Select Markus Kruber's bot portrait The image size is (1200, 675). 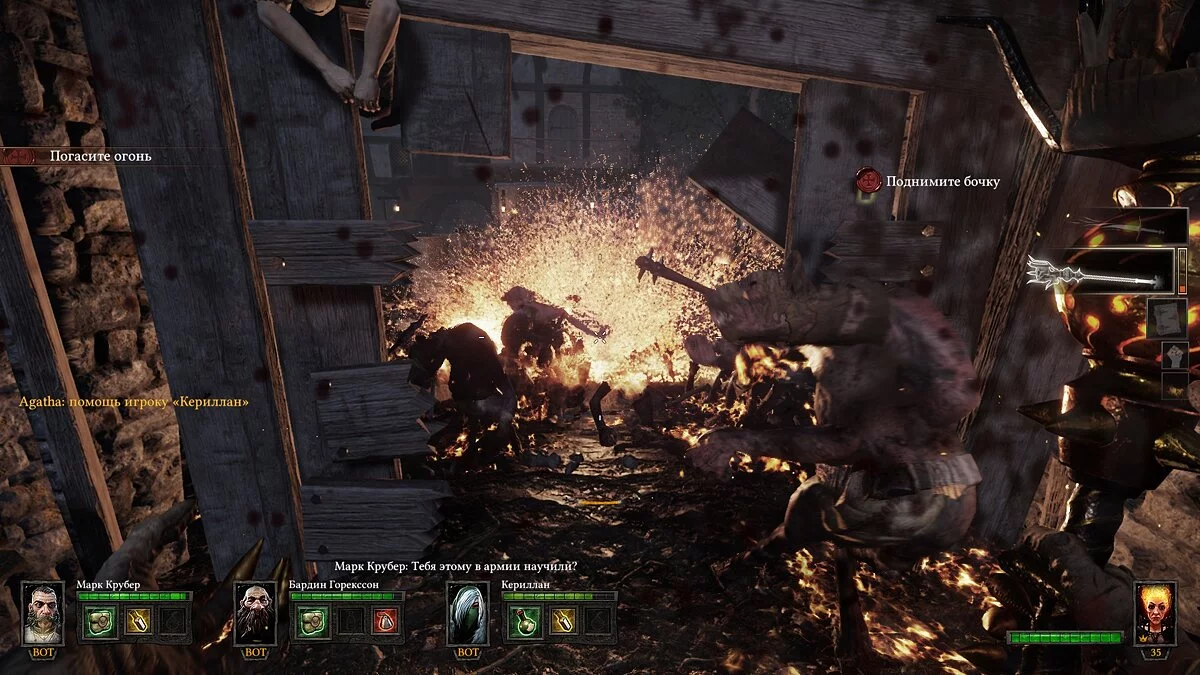43,612
